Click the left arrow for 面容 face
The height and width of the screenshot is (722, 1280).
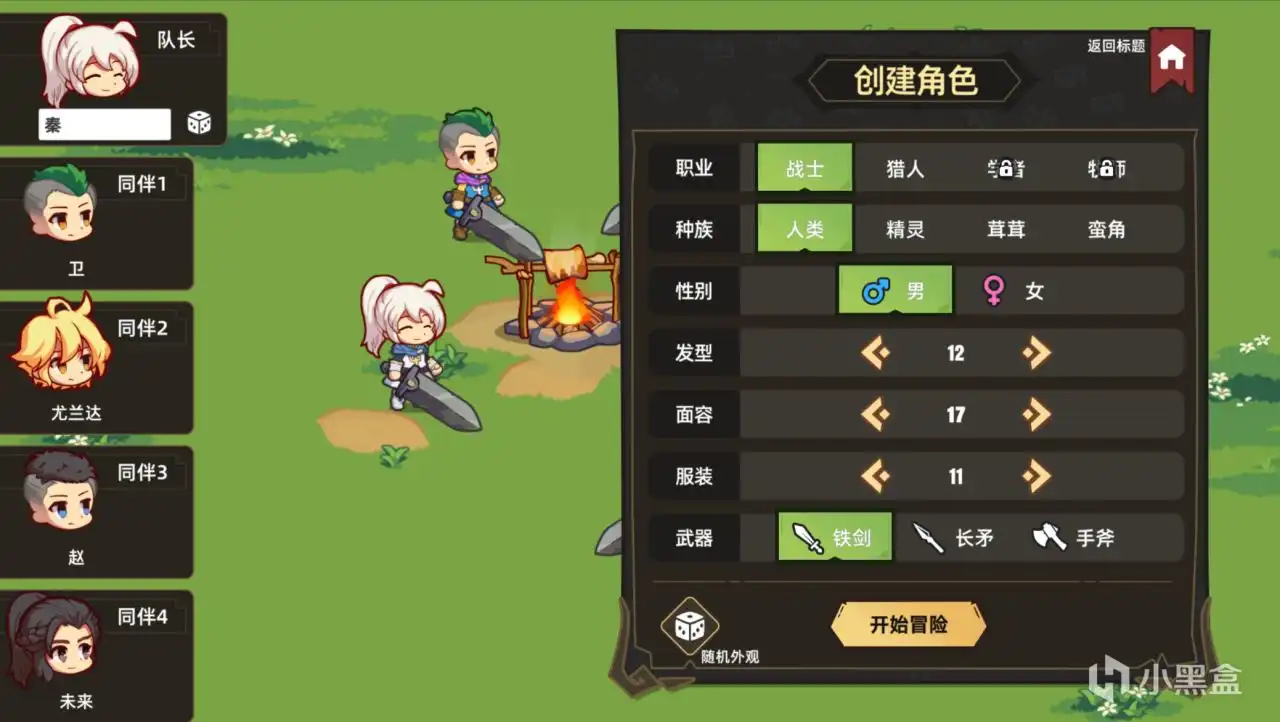click(x=877, y=414)
